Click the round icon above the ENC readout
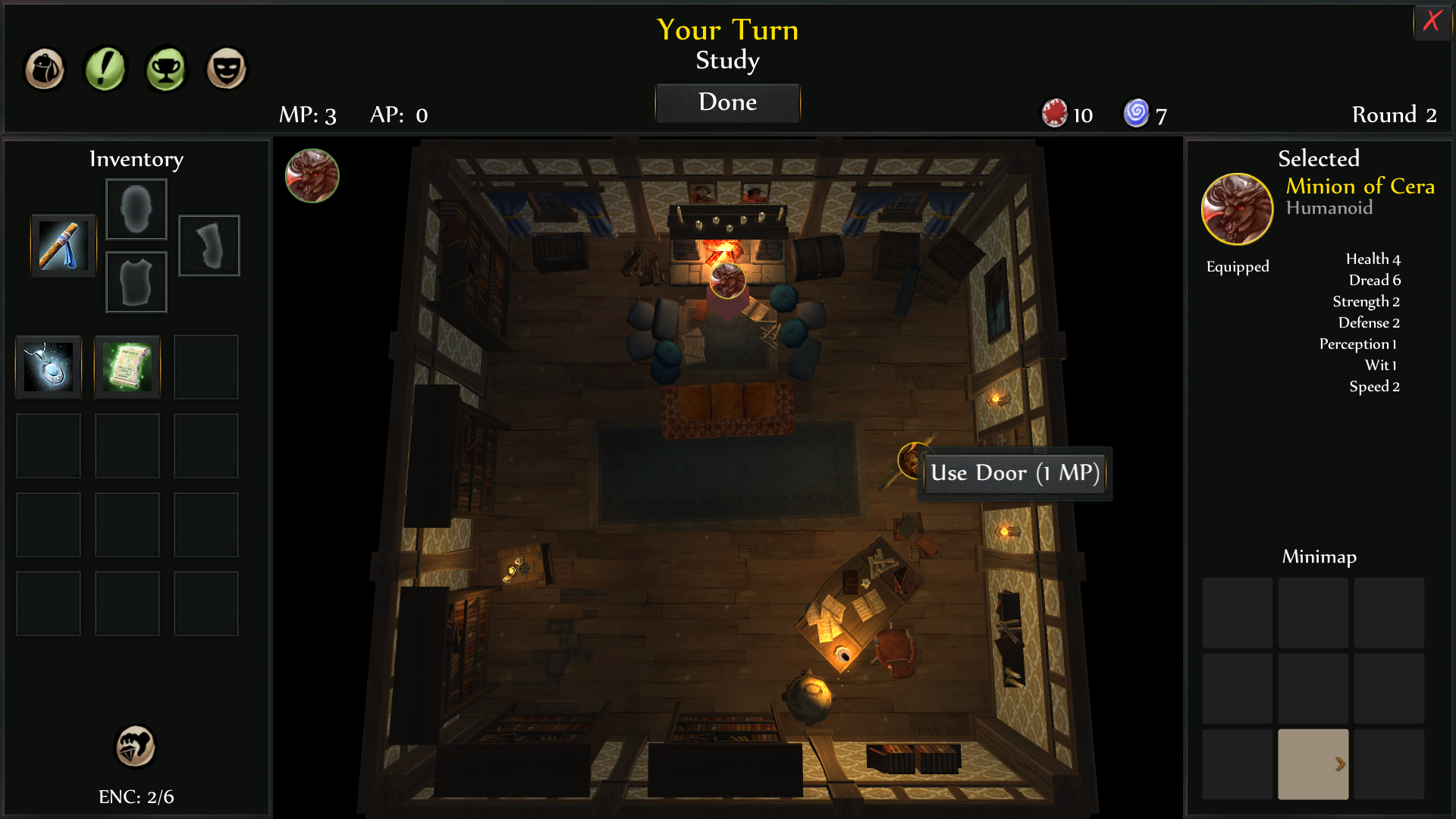The width and height of the screenshot is (1456, 819). (136, 746)
